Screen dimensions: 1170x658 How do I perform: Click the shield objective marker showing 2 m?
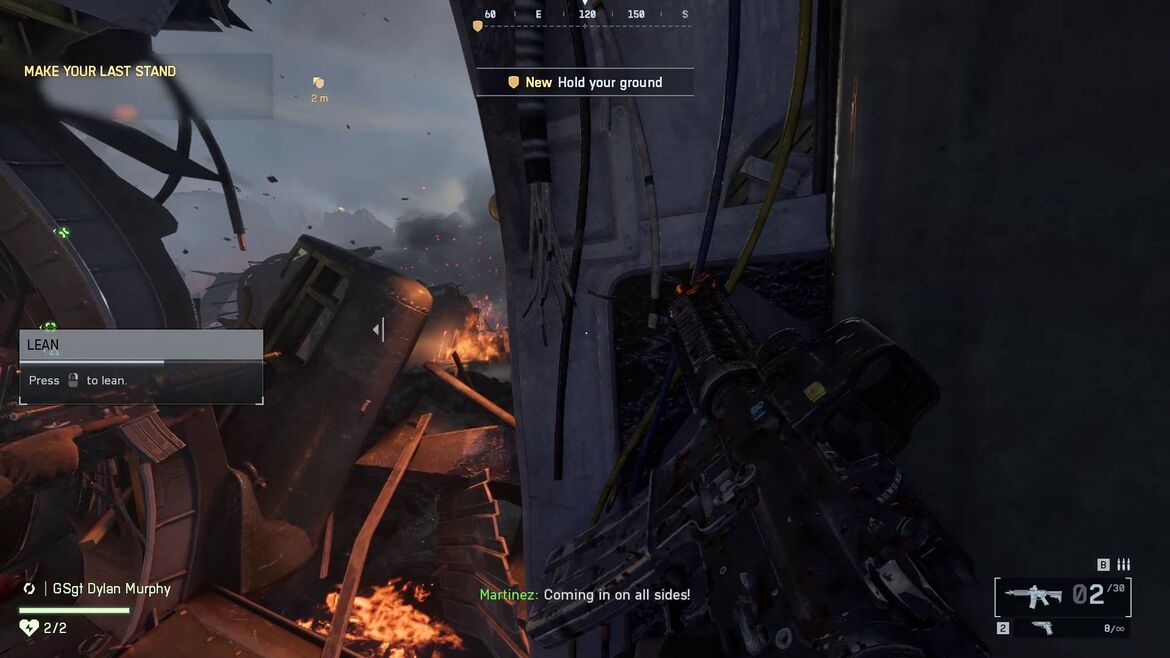[x=319, y=84]
